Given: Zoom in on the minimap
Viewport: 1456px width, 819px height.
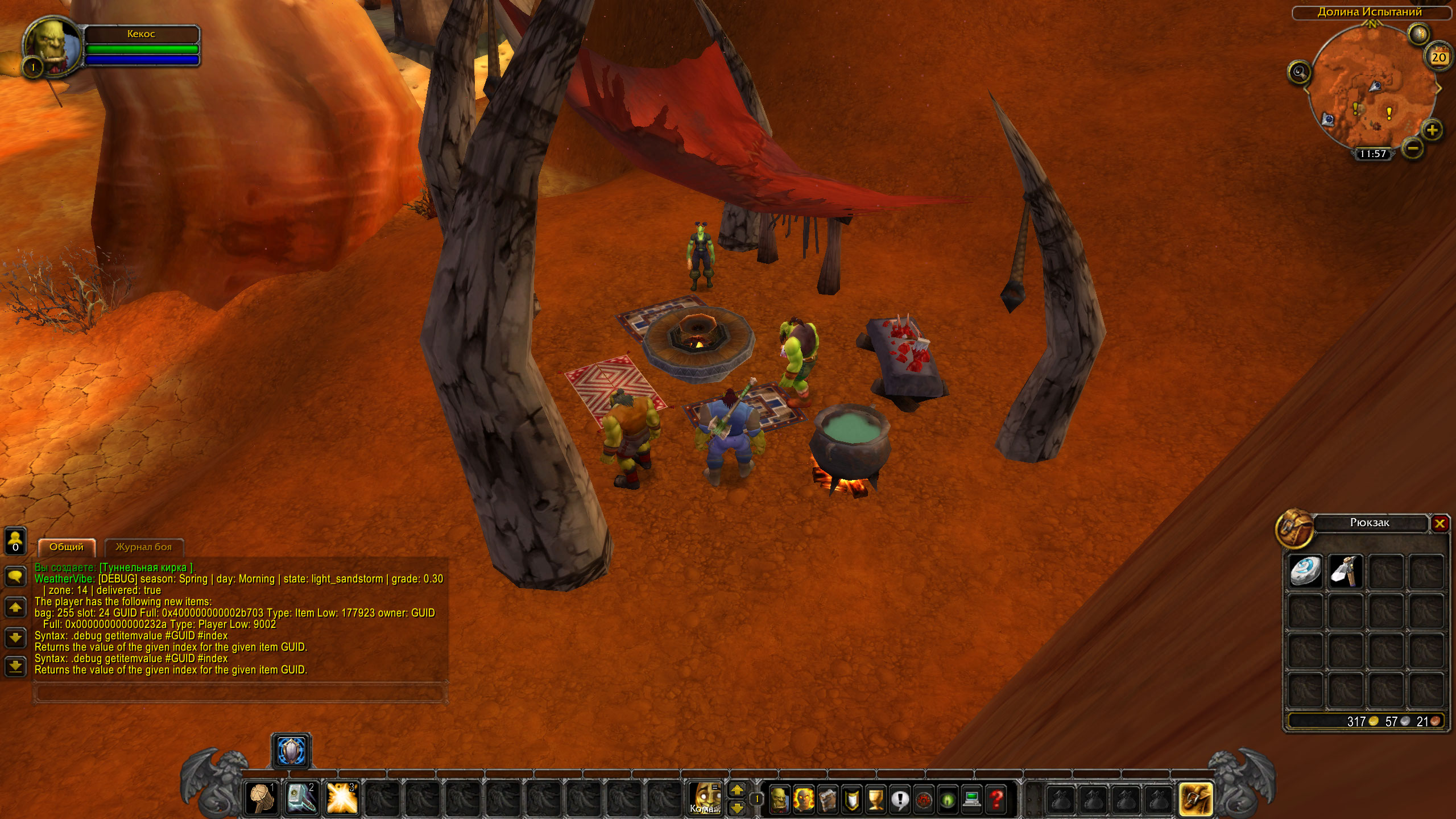Looking at the screenshot, I should [1432, 130].
